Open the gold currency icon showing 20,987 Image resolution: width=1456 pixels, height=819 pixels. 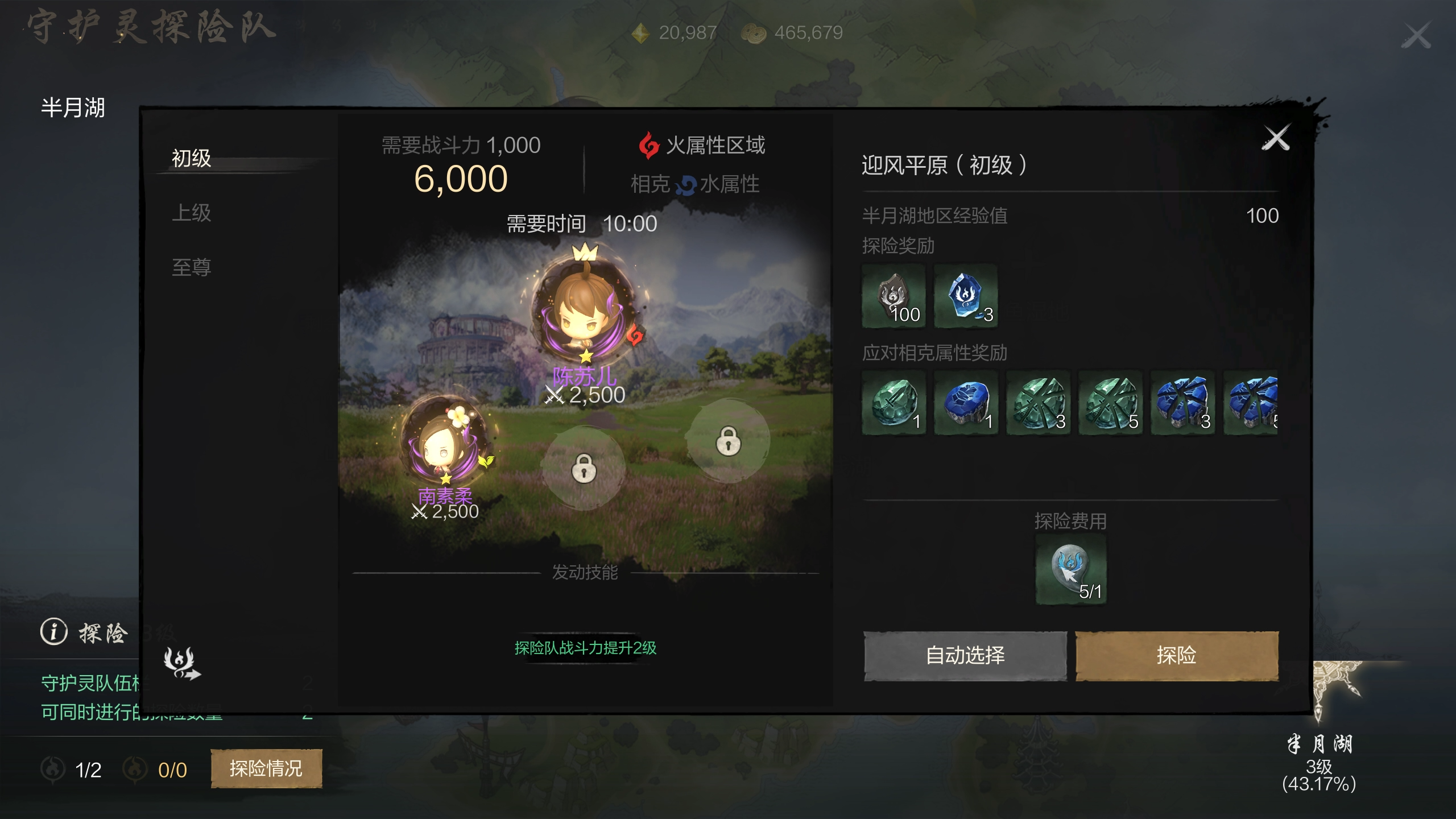642,32
